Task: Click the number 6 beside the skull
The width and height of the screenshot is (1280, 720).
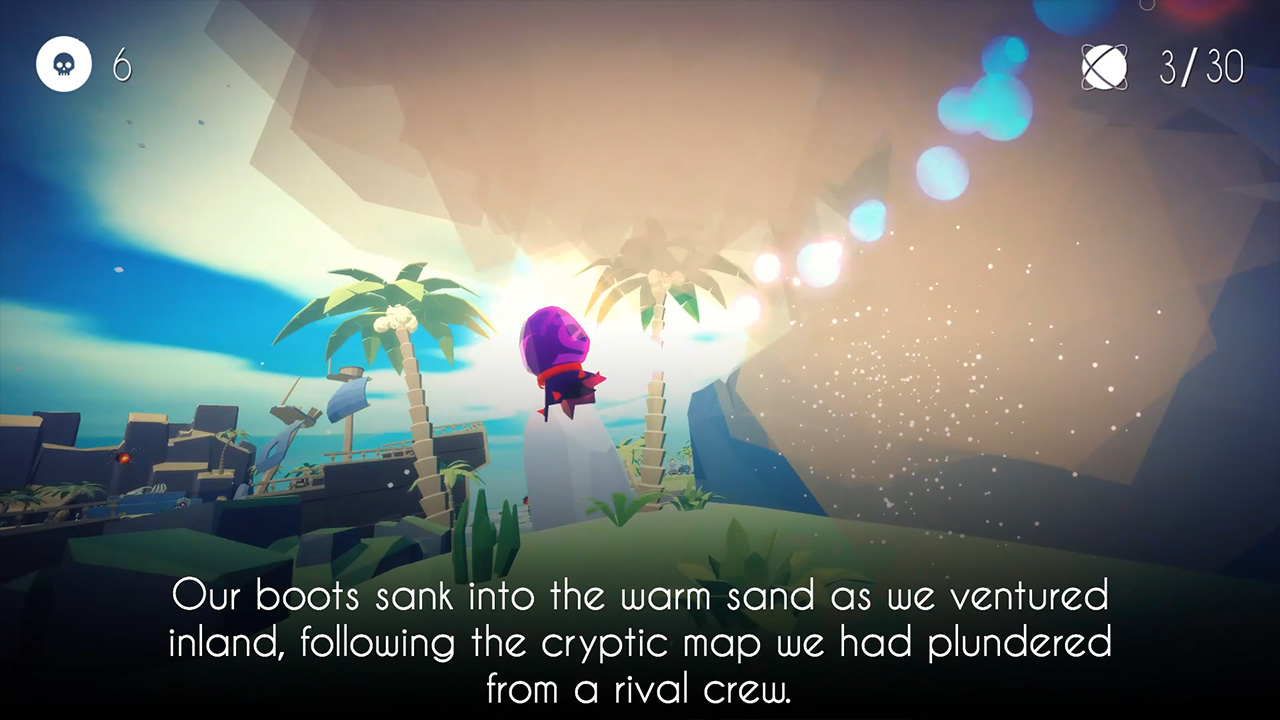Action: [x=121, y=64]
